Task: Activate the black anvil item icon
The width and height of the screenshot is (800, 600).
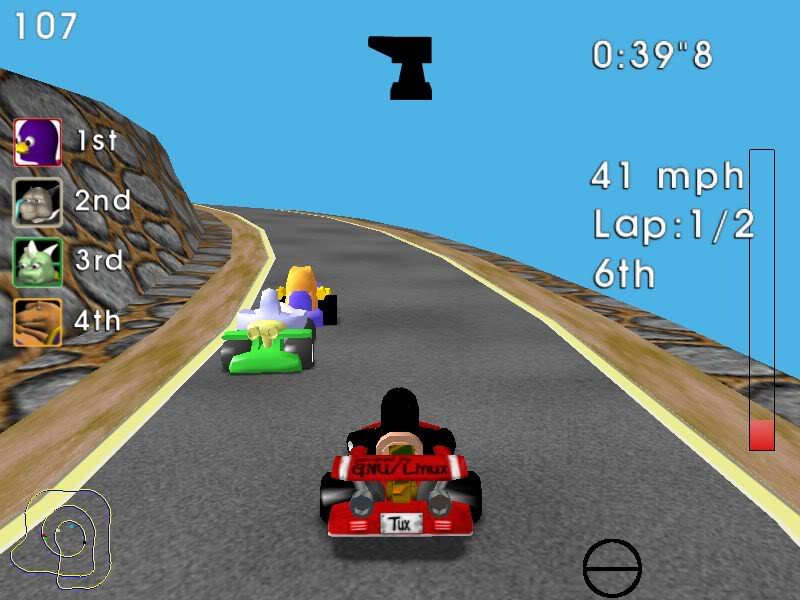Action: pos(401,67)
